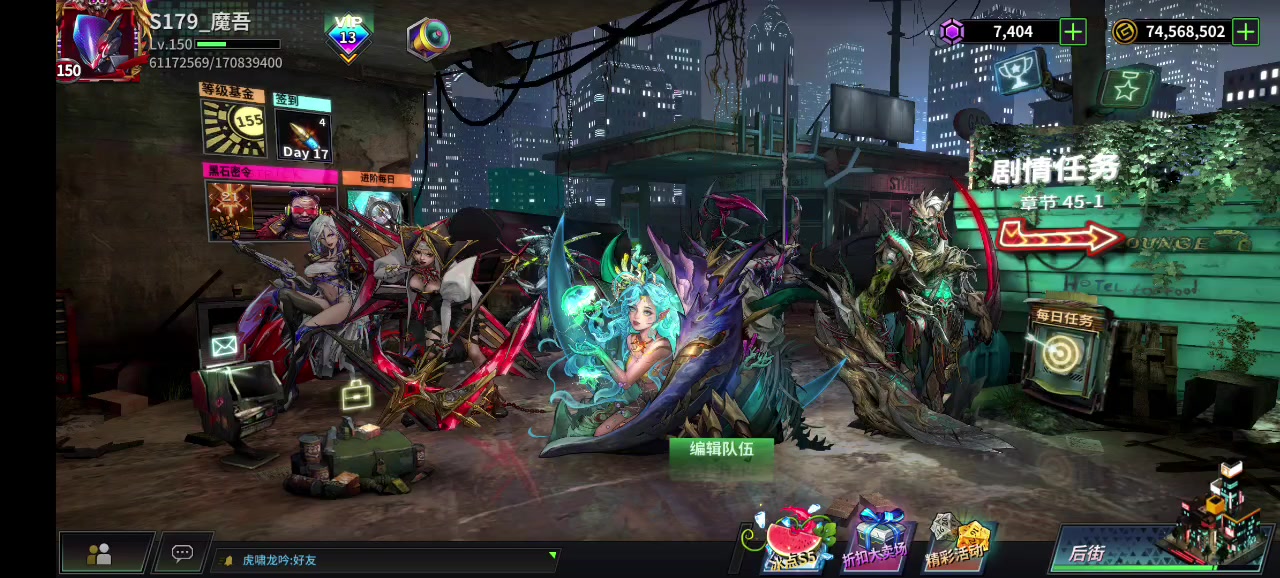
Task: Open the 进阶每日 daily panel
Action: (377, 198)
